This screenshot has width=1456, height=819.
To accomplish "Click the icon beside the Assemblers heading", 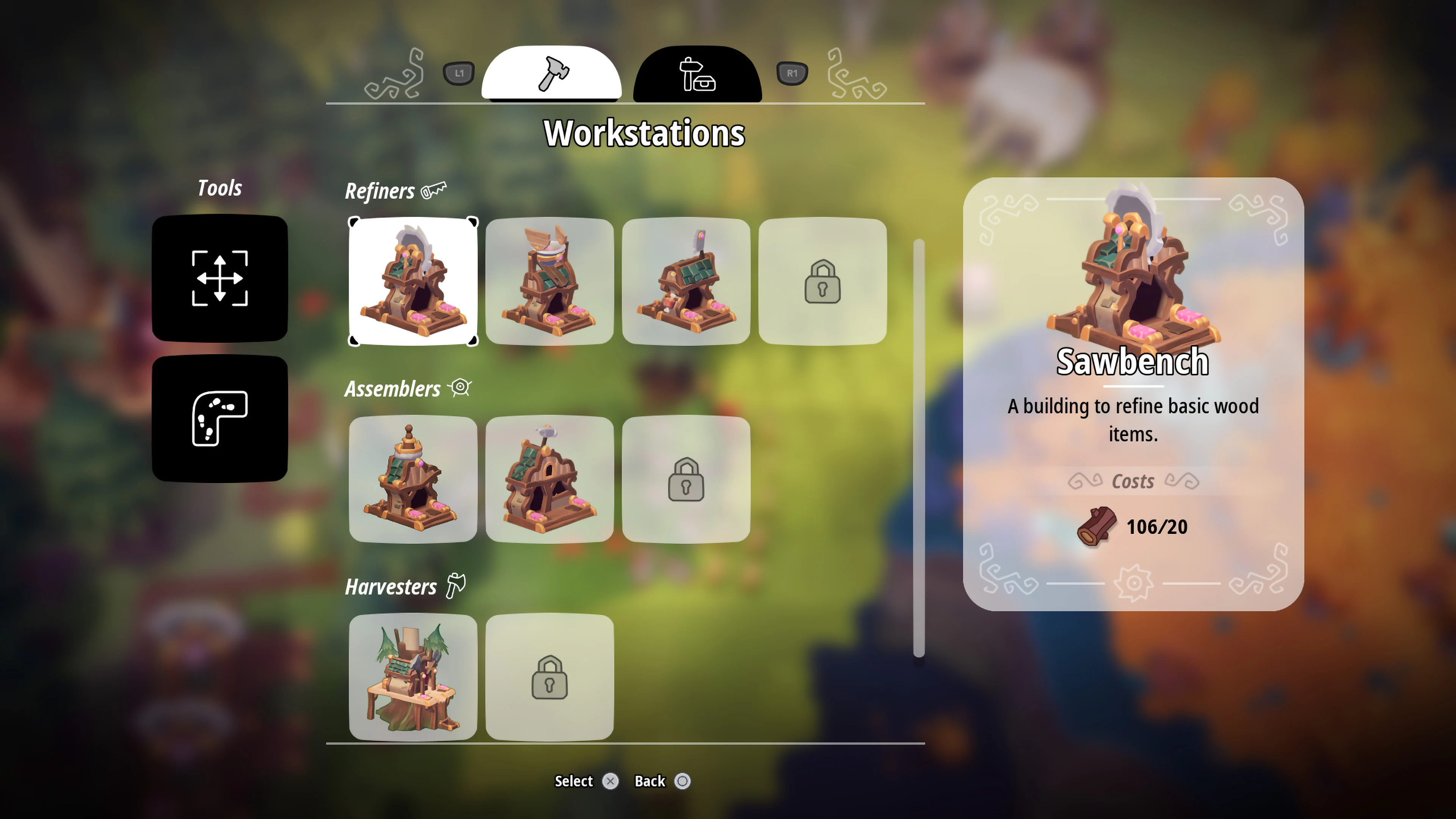I will pos(459,388).
